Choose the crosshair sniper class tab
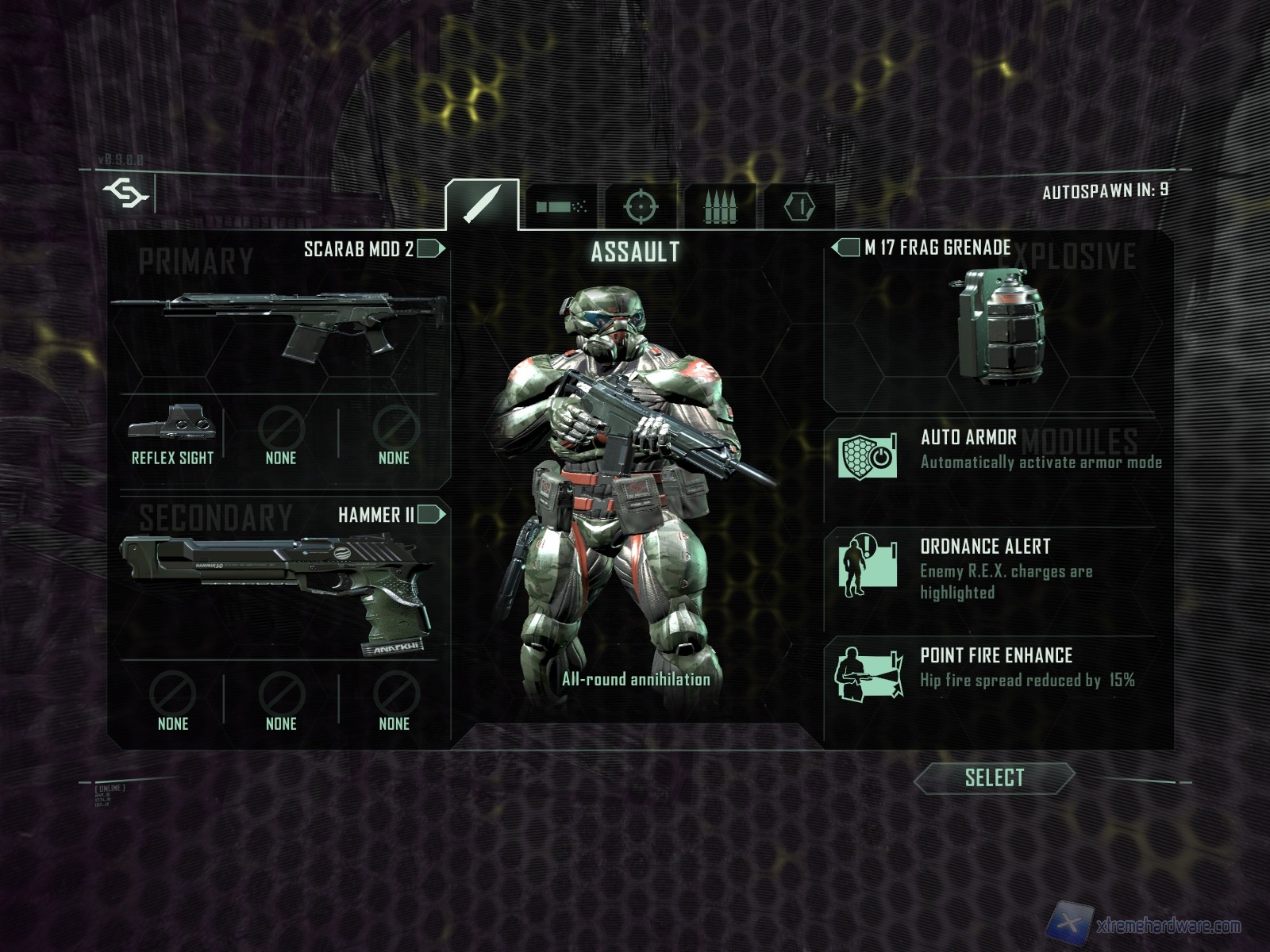 (641, 207)
